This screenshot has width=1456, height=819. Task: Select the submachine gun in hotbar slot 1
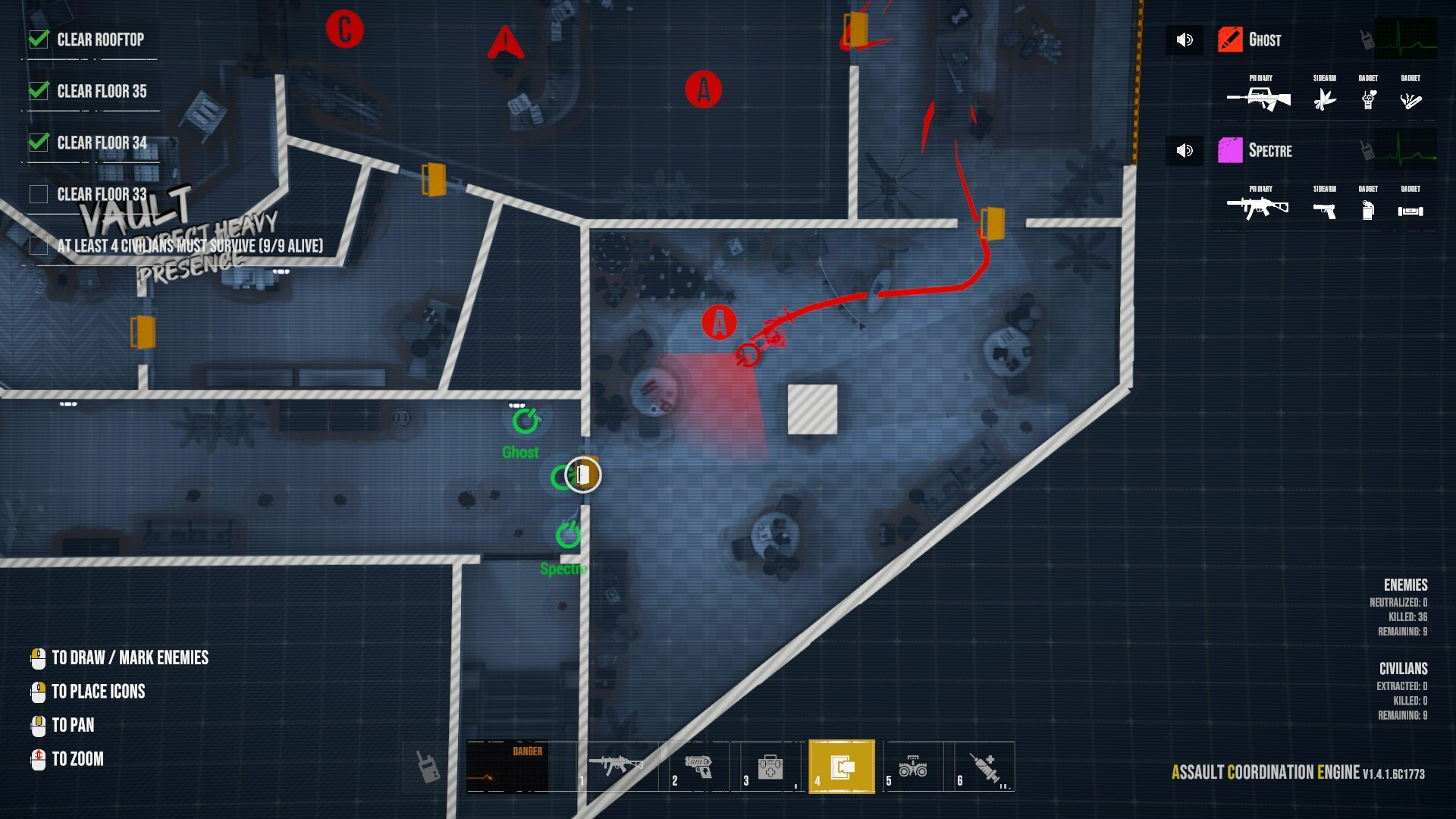(616, 766)
